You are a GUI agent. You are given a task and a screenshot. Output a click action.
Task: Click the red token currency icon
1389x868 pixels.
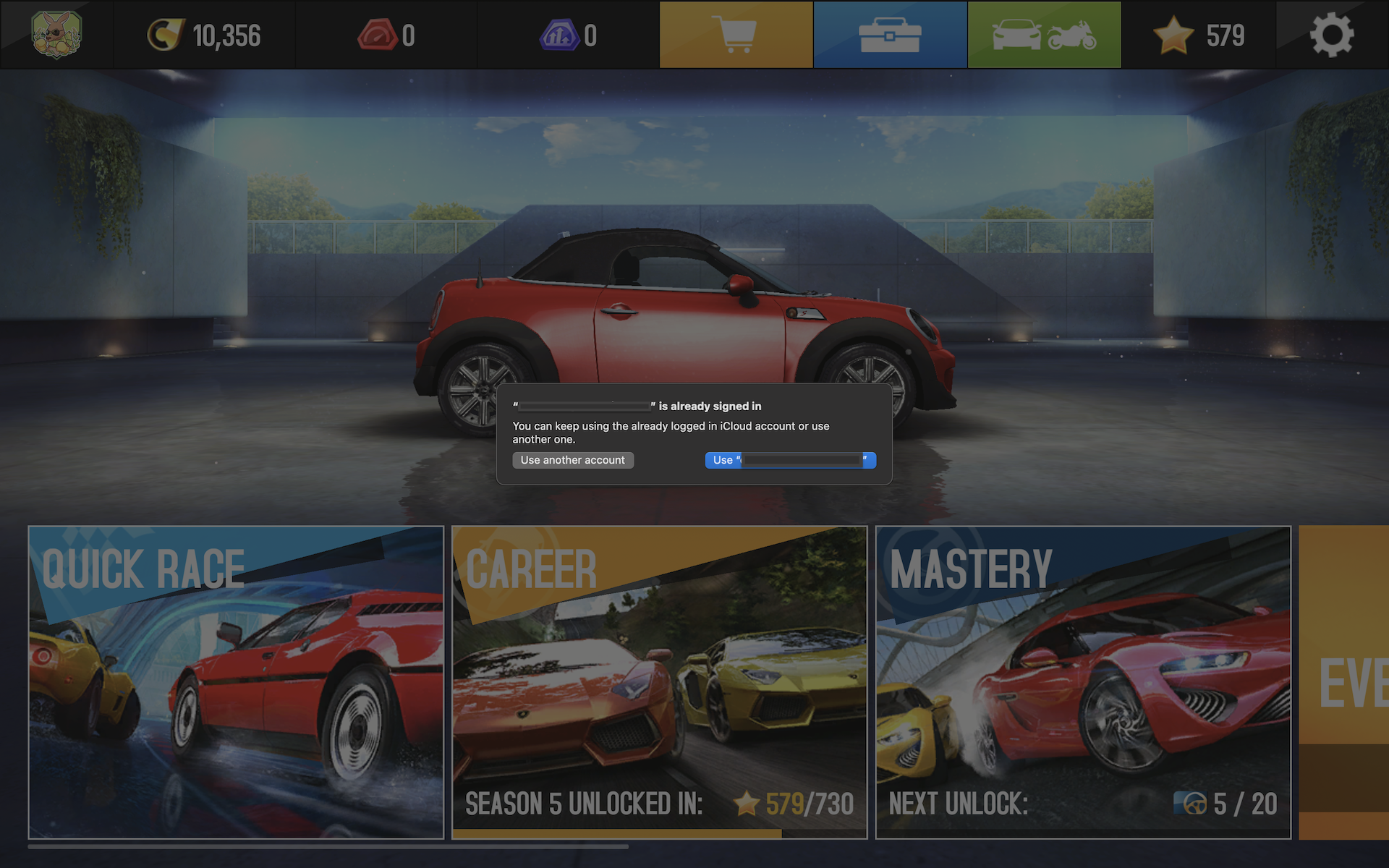point(377,35)
